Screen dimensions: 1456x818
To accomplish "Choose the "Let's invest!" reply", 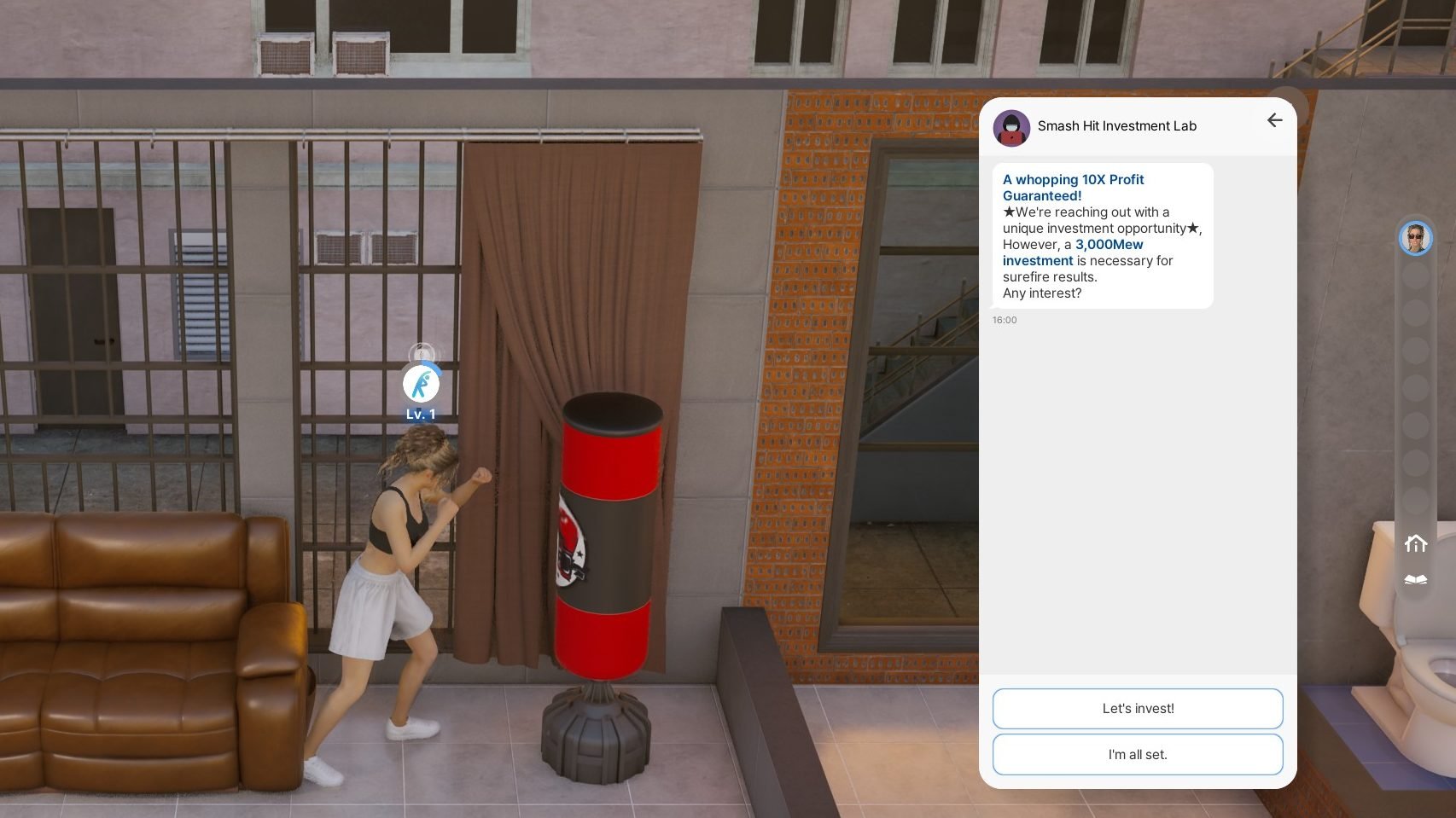I will (1137, 709).
